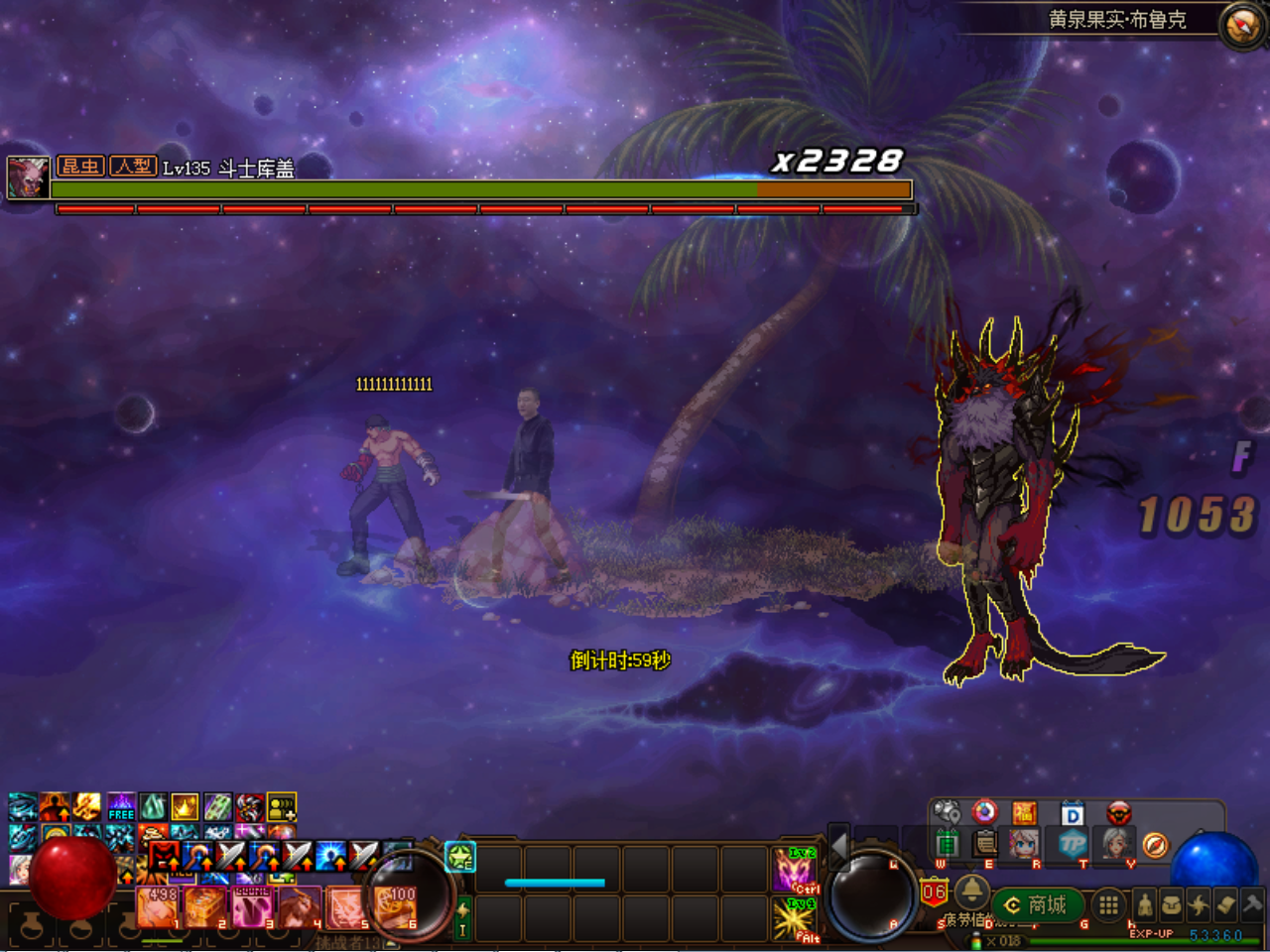Open the quest clipboard icon on hotkey E

coord(983,842)
